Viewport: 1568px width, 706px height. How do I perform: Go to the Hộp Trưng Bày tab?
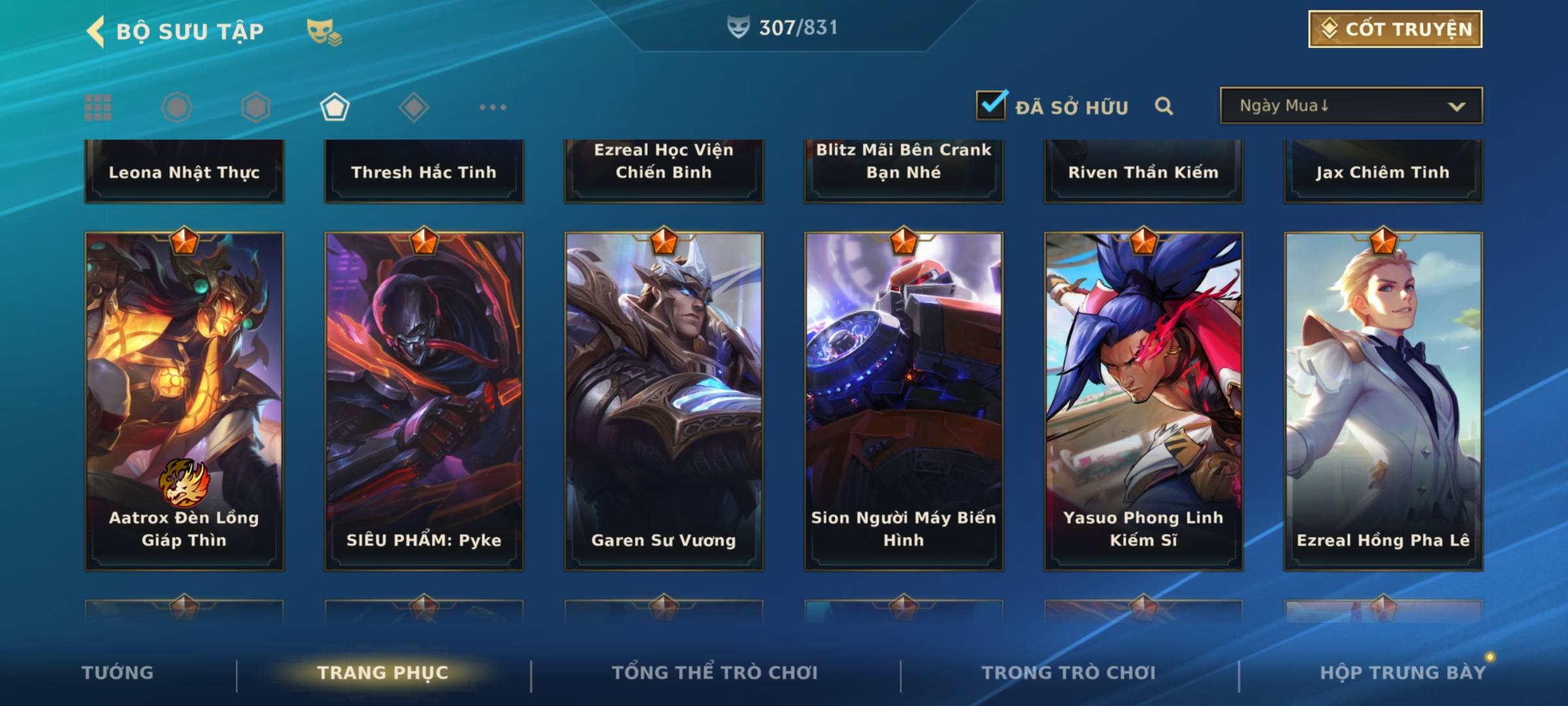pyautogui.click(x=1403, y=673)
